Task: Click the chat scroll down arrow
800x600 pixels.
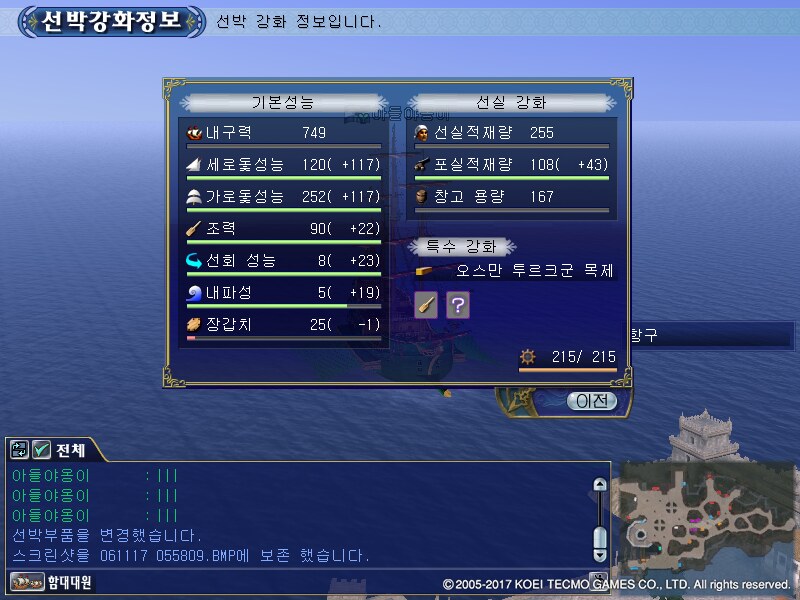Action: 599,553
